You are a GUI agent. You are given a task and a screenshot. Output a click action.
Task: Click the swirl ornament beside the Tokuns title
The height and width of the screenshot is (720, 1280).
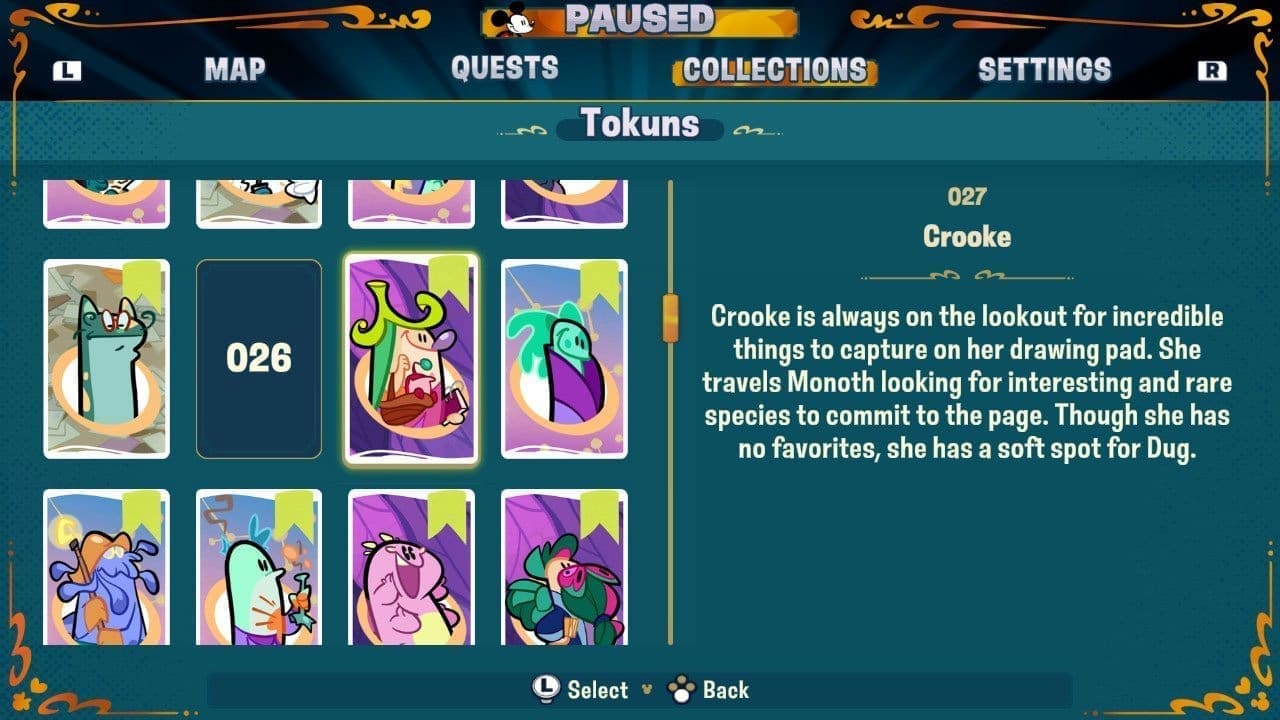coord(528,128)
